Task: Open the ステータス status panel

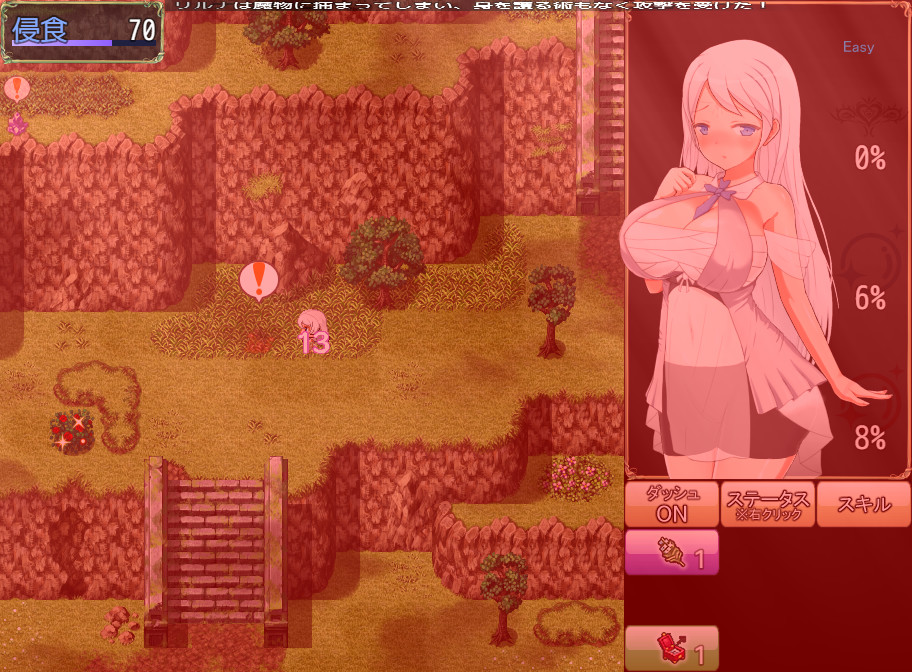Action: click(x=768, y=504)
